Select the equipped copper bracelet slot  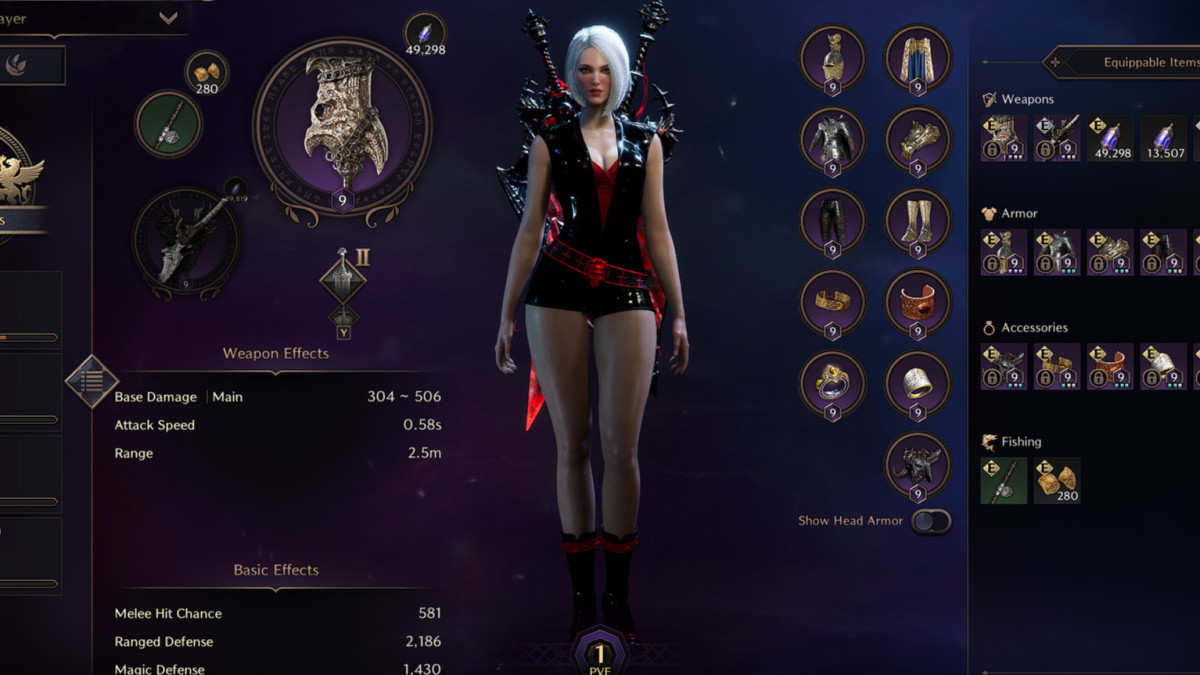click(918, 303)
